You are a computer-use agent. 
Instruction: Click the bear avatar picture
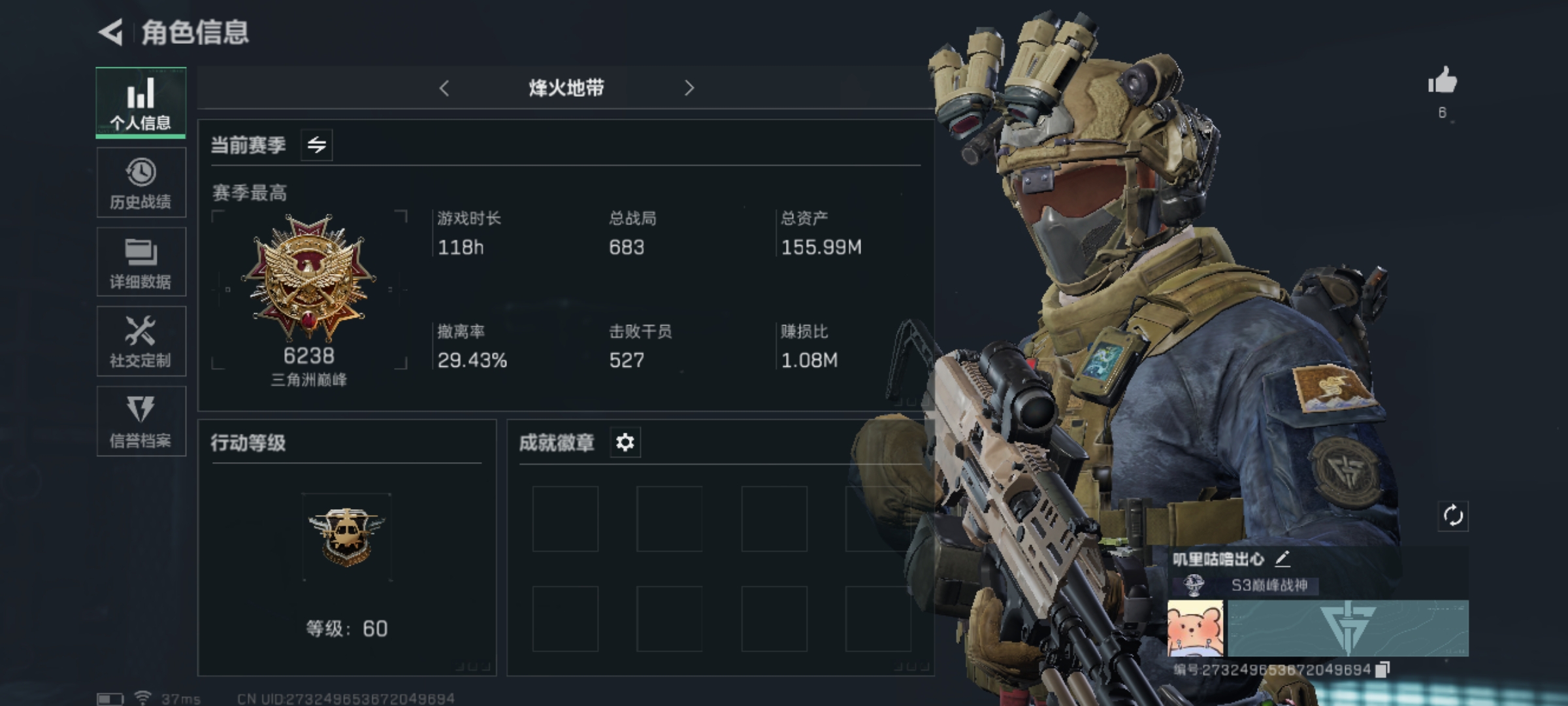[1196, 628]
